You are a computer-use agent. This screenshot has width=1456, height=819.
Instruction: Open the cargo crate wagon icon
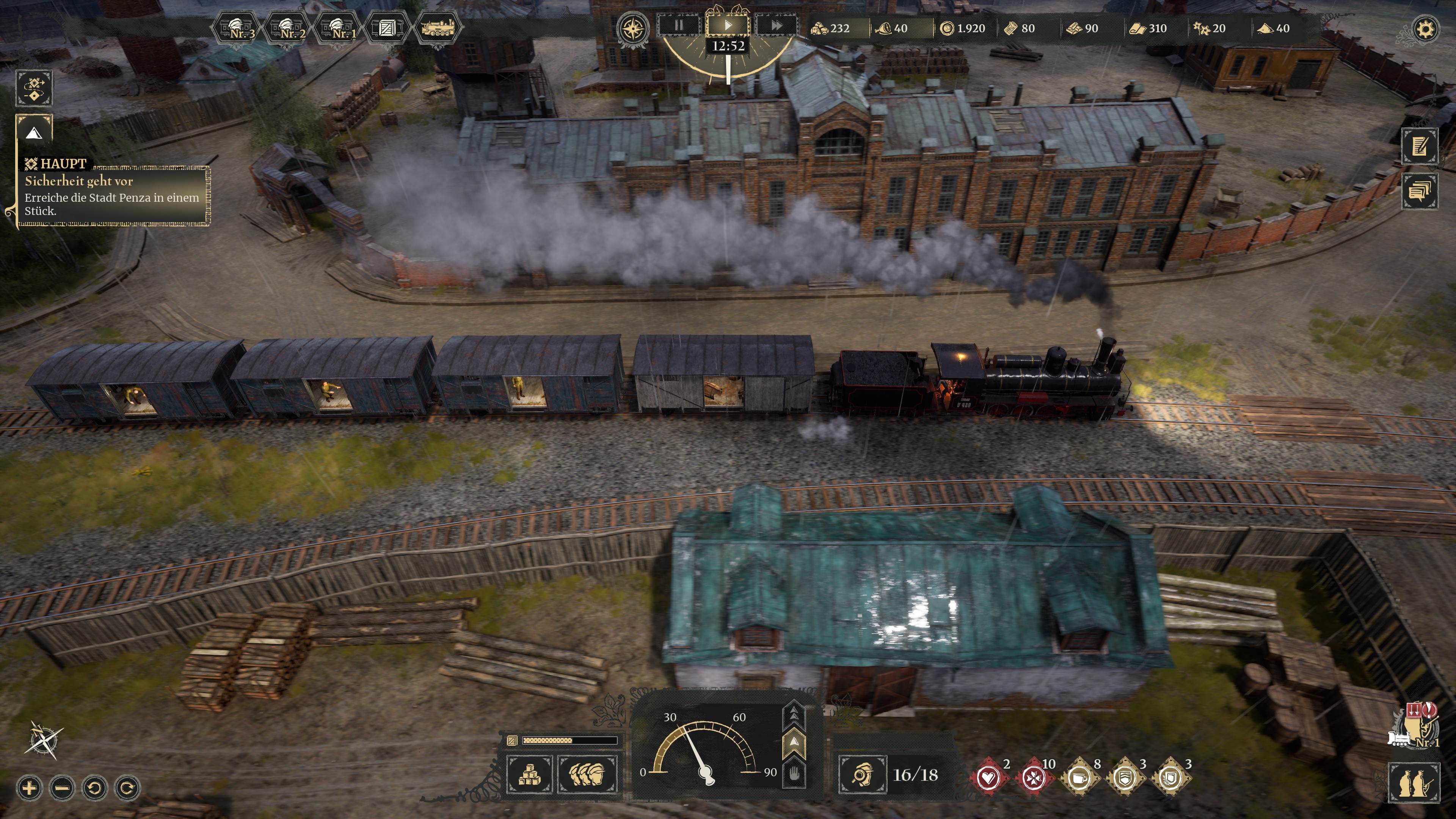[x=387, y=27]
